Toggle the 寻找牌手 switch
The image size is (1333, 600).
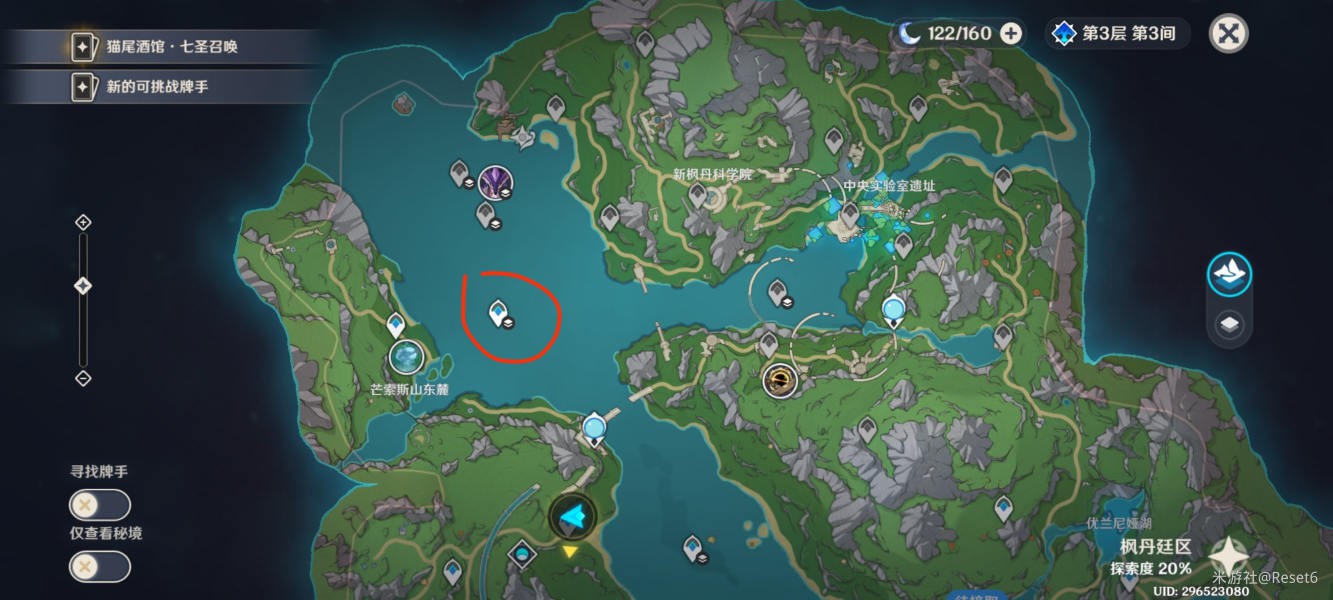pyautogui.click(x=99, y=505)
